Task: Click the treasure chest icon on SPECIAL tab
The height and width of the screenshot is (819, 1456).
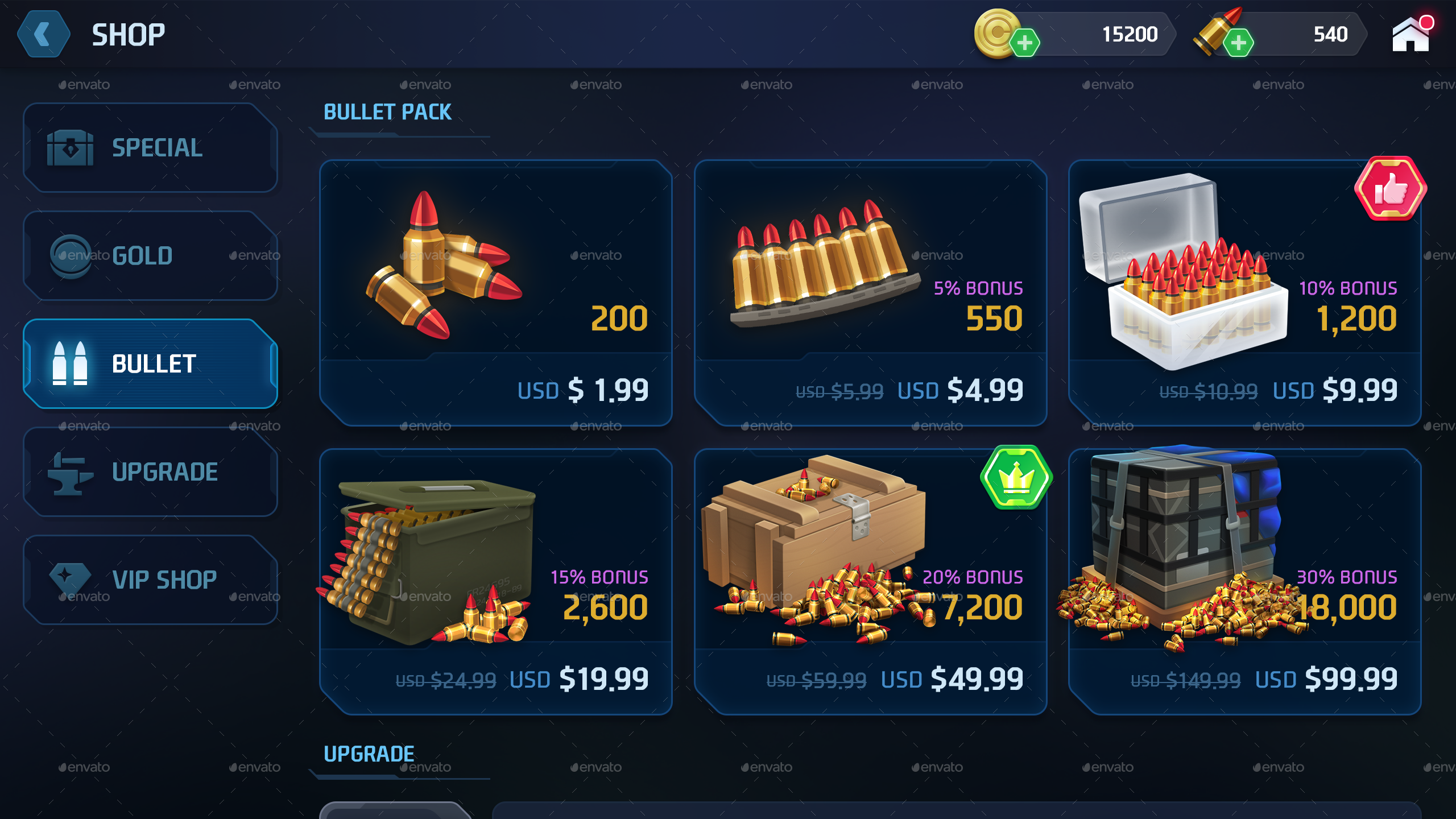Action: [x=71, y=148]
